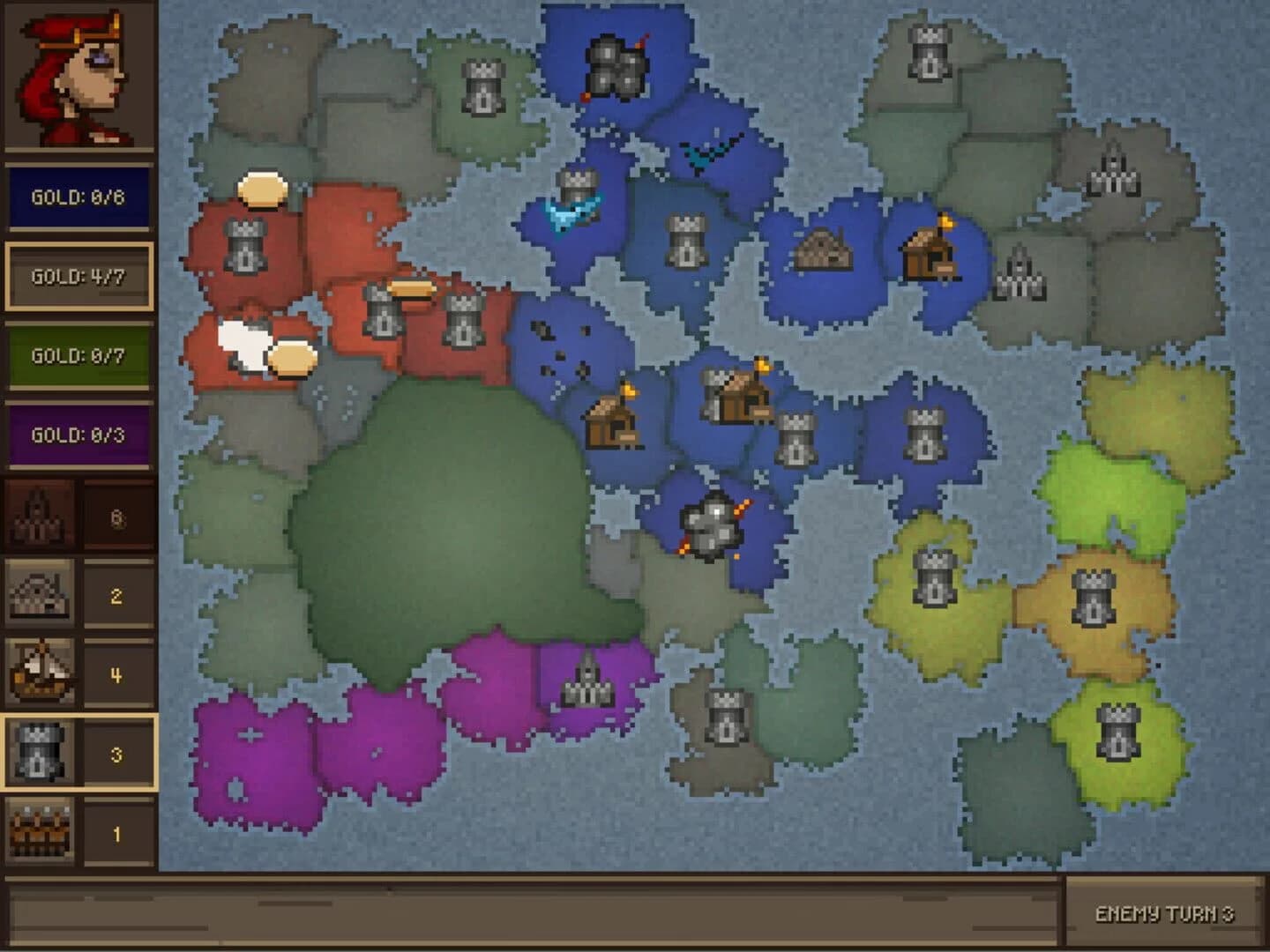The height and width of the screenshot is (952, 1270).
Task: Select the blue player's GOLD: 0/6 panel
Action: (78, 196)
